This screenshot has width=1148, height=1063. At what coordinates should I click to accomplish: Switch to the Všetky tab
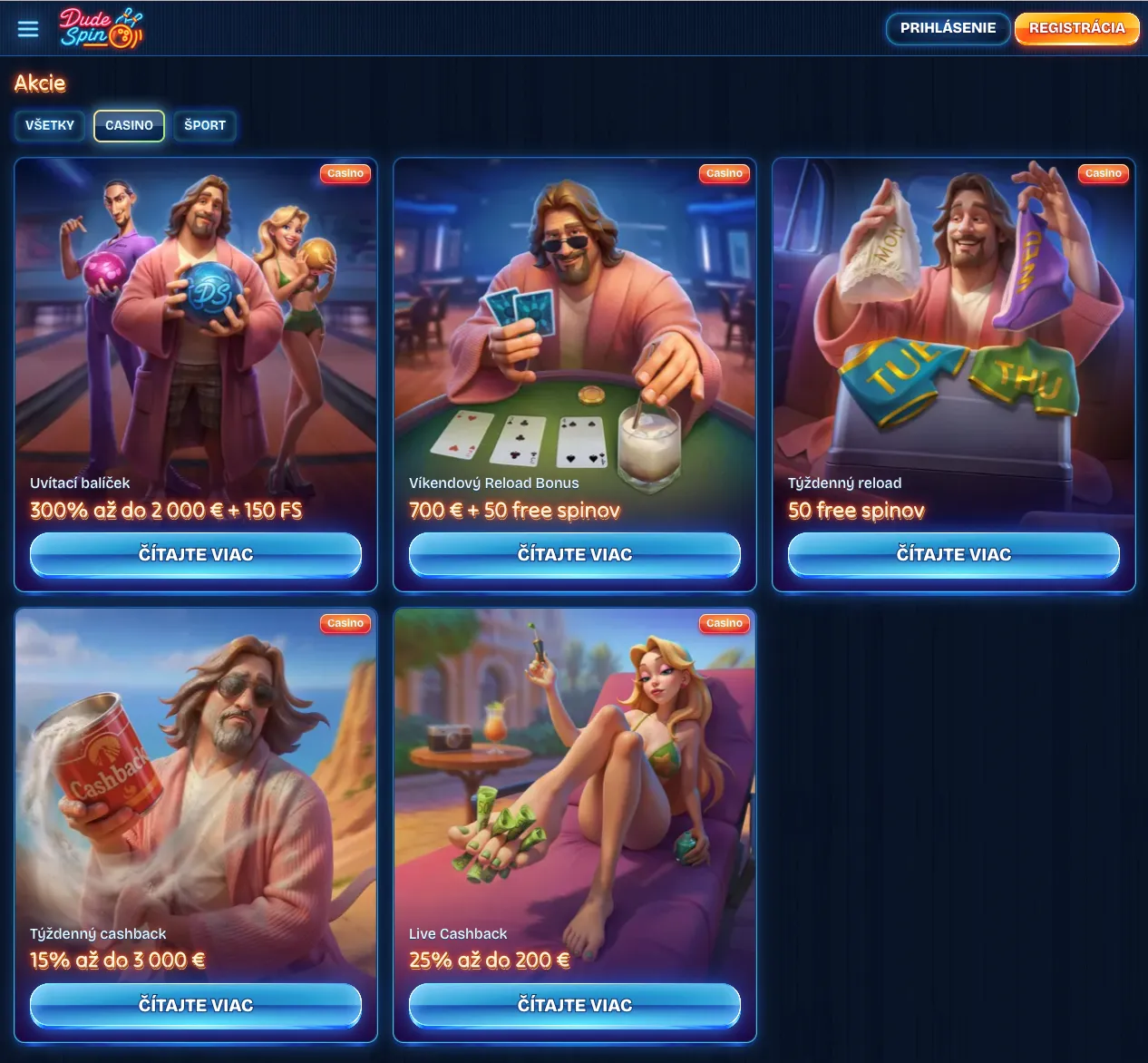tap(50, 125)
